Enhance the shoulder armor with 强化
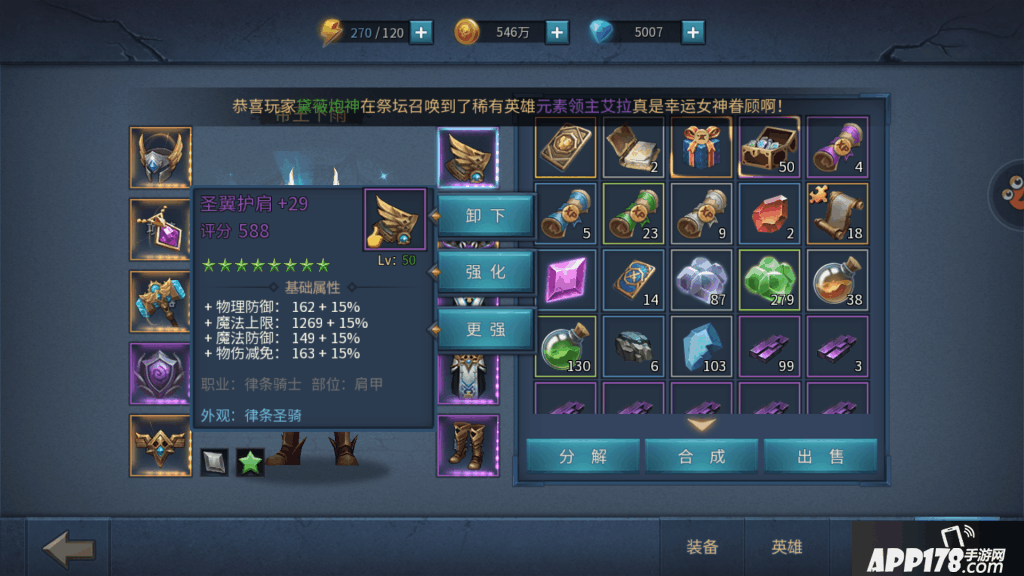The width and height of the screenshot is (1024, 576). (486, 272)
